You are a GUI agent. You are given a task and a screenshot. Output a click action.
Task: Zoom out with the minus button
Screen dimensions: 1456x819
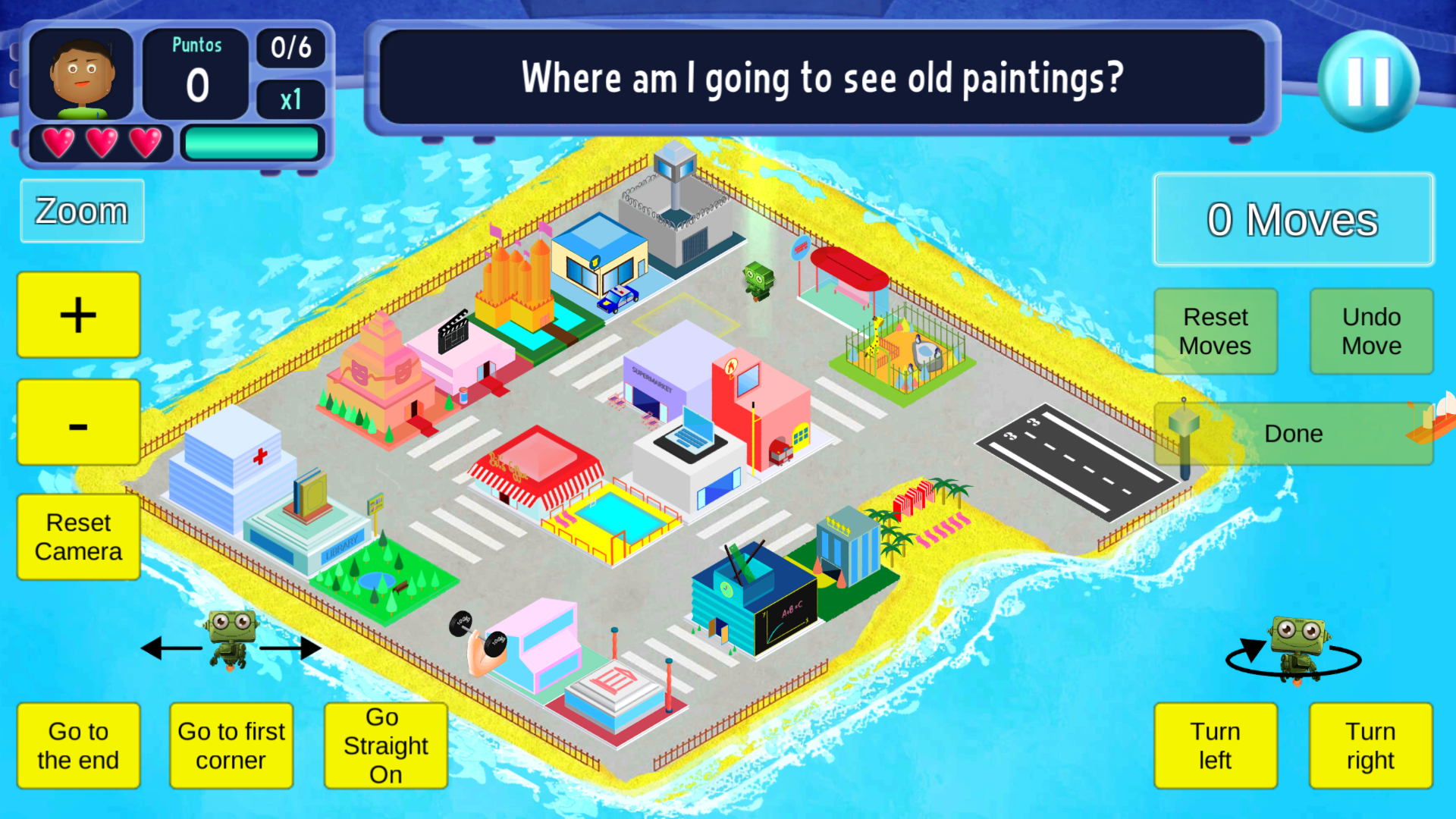(77, 422)
